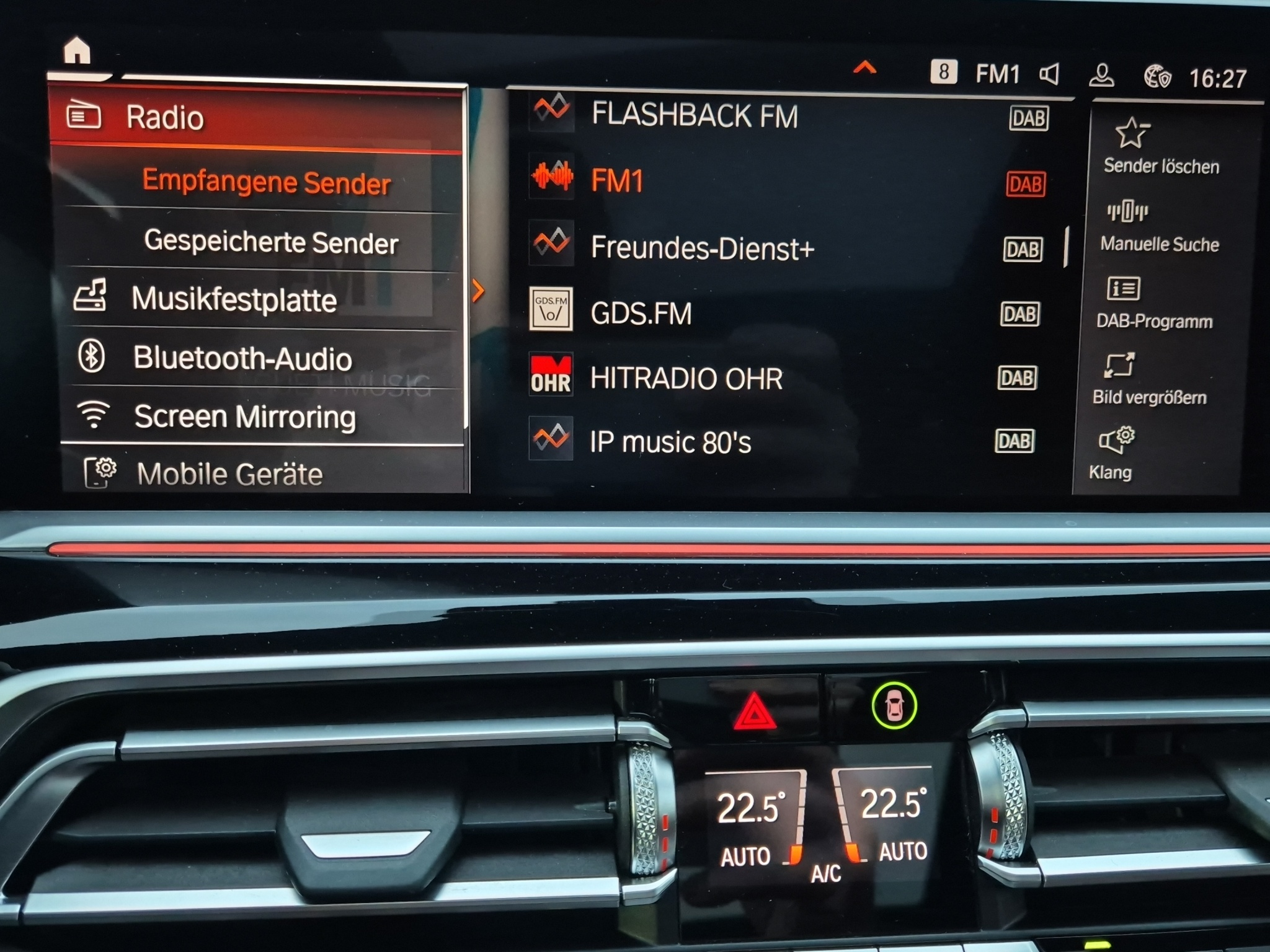Play Freundes-Dienst+ station
Image resolution: width=1270 pixels, height=952 pixels.
click(701, 248)
